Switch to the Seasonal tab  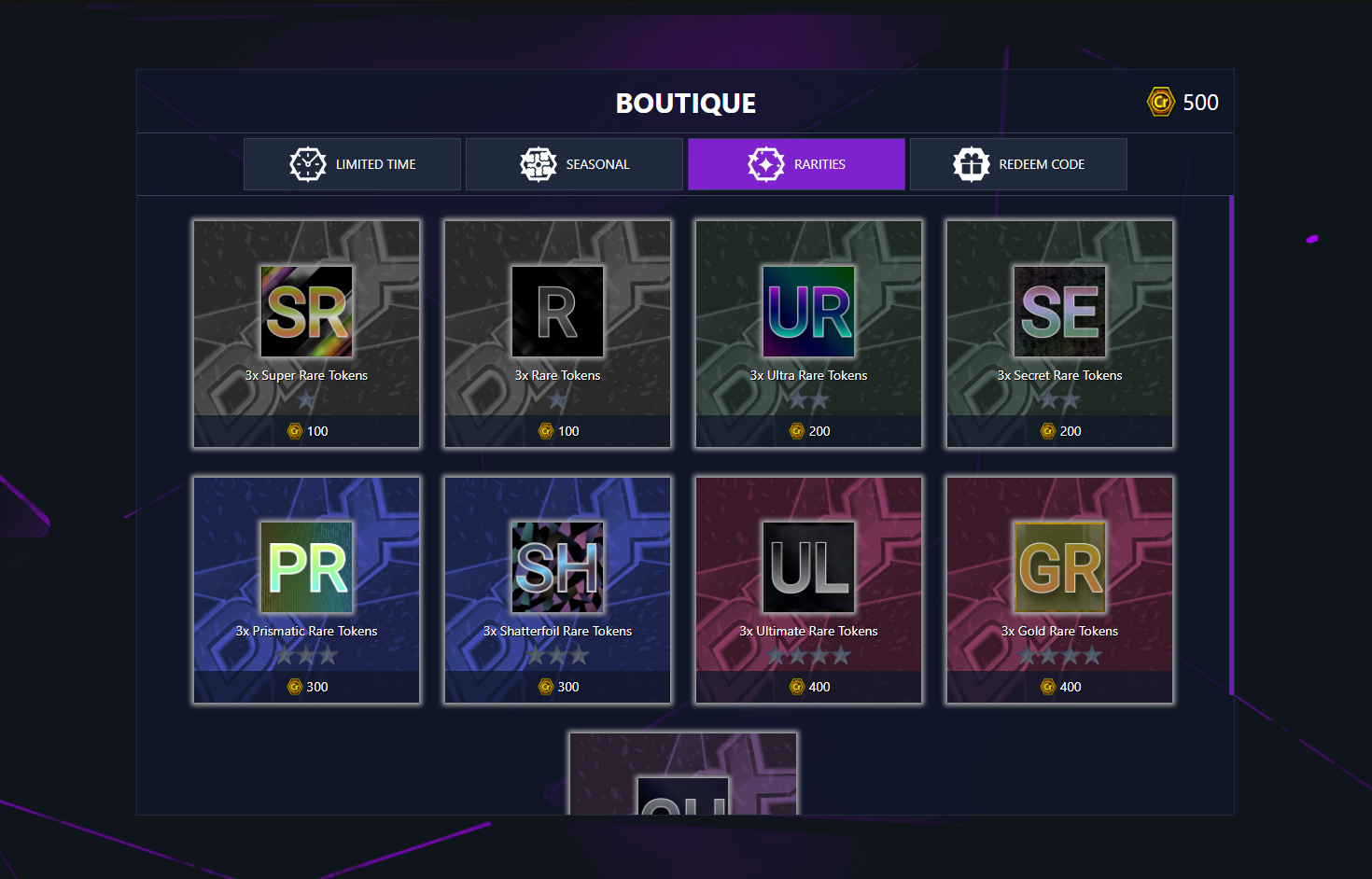pyautogui.click(x=574, y=163)
